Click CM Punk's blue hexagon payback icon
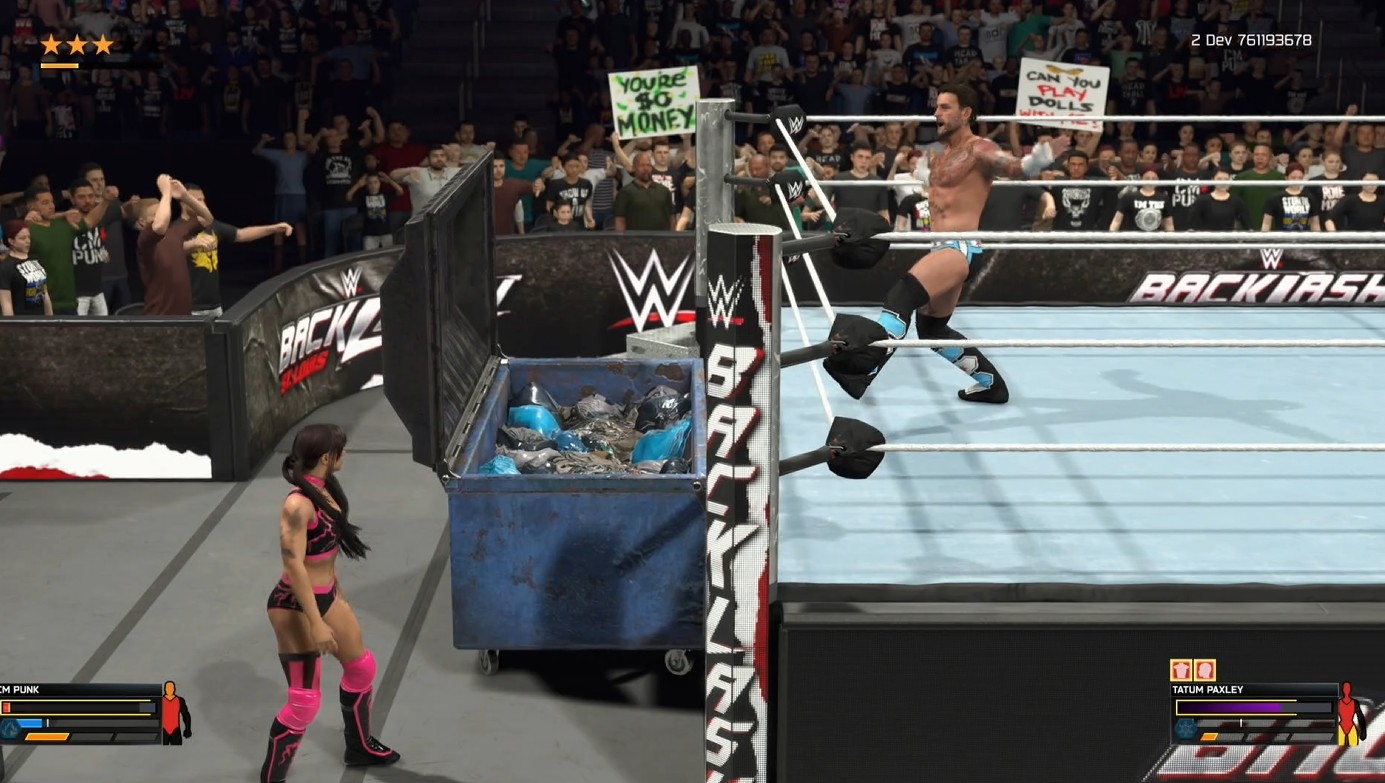Image resolution: width=1385 pixels, height=783 pixels. pyautogui.click(x=9, y=730)
